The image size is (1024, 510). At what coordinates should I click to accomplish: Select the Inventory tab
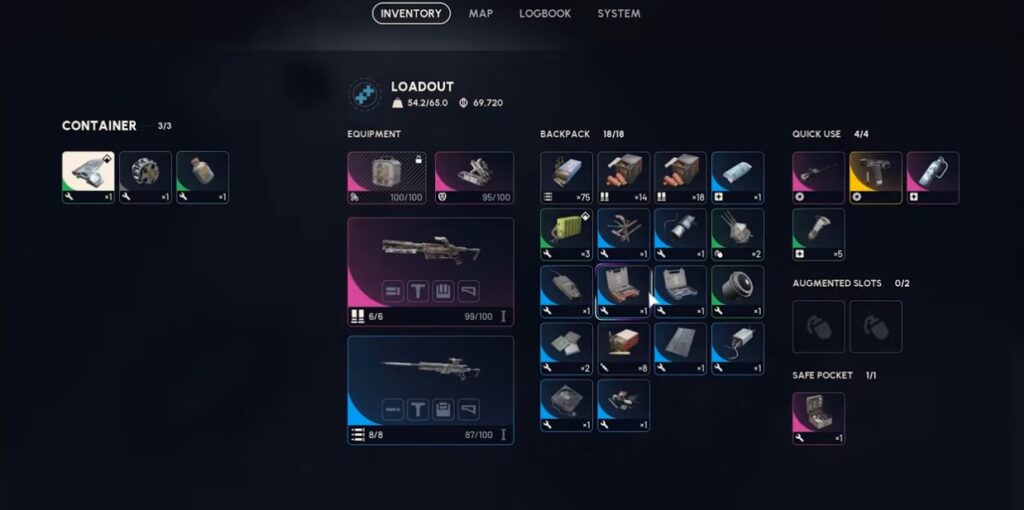[411, 14]
